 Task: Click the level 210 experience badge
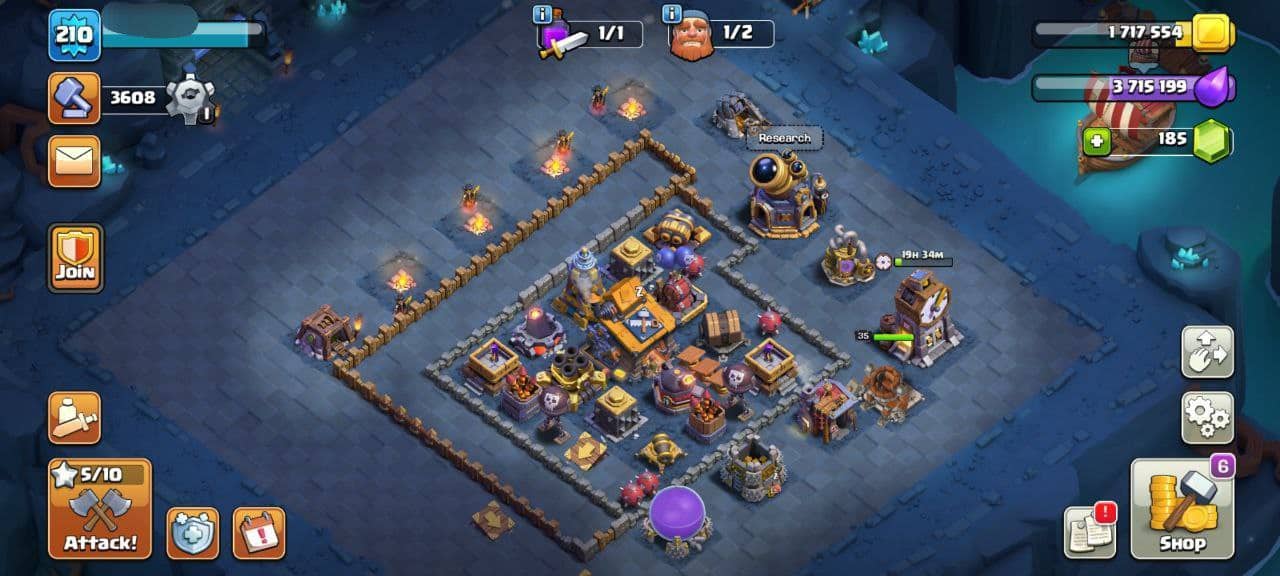(75, 36)
